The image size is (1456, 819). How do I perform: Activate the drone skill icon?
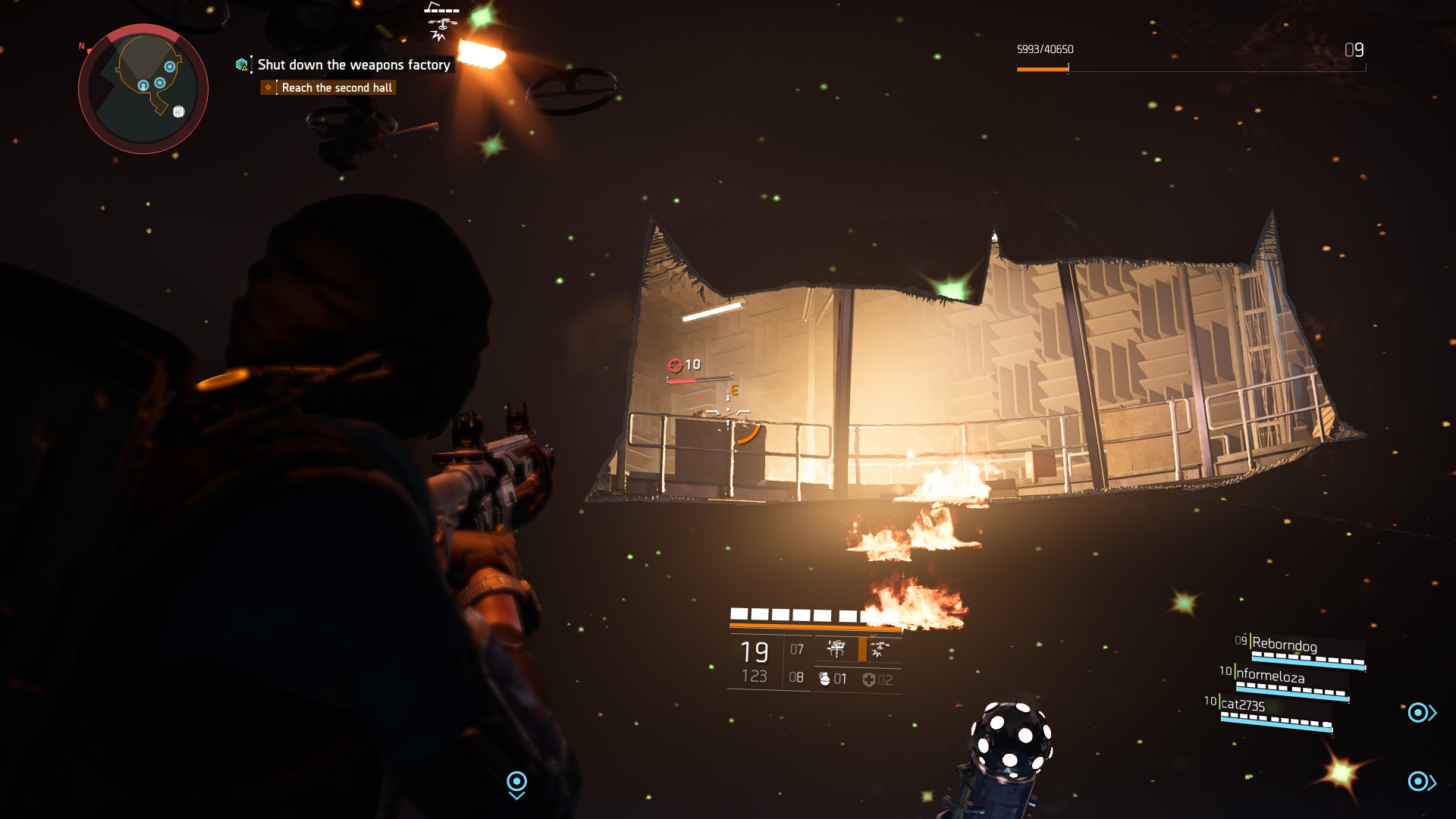880,649
